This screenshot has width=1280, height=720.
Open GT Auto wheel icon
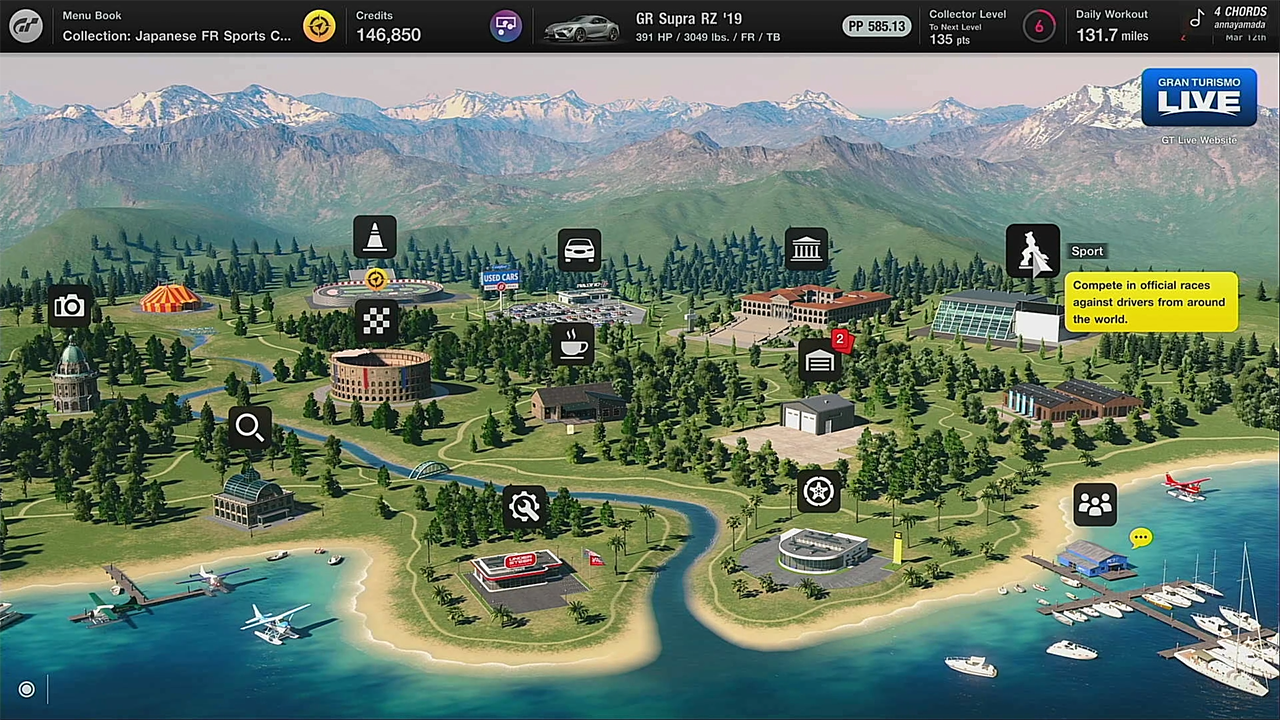tap(819, 491)
